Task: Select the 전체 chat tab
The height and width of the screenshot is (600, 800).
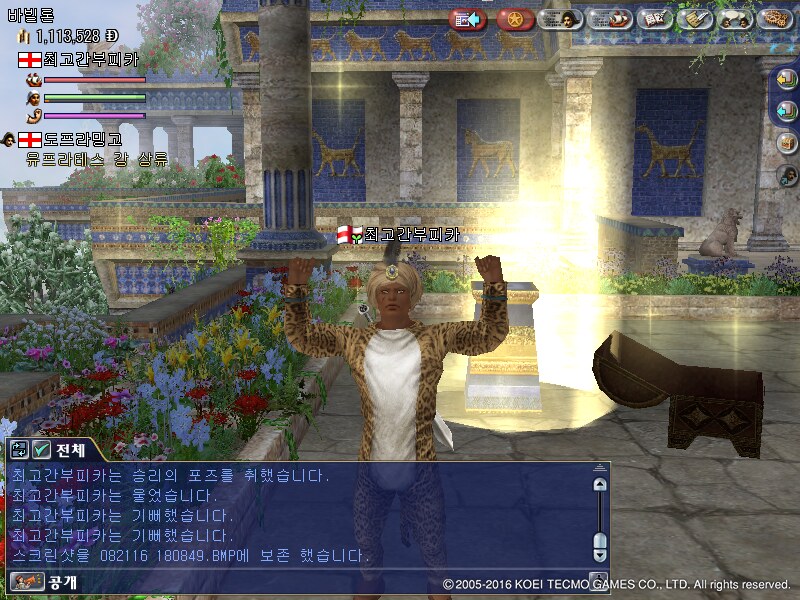Action: click(x=70, y=450)
